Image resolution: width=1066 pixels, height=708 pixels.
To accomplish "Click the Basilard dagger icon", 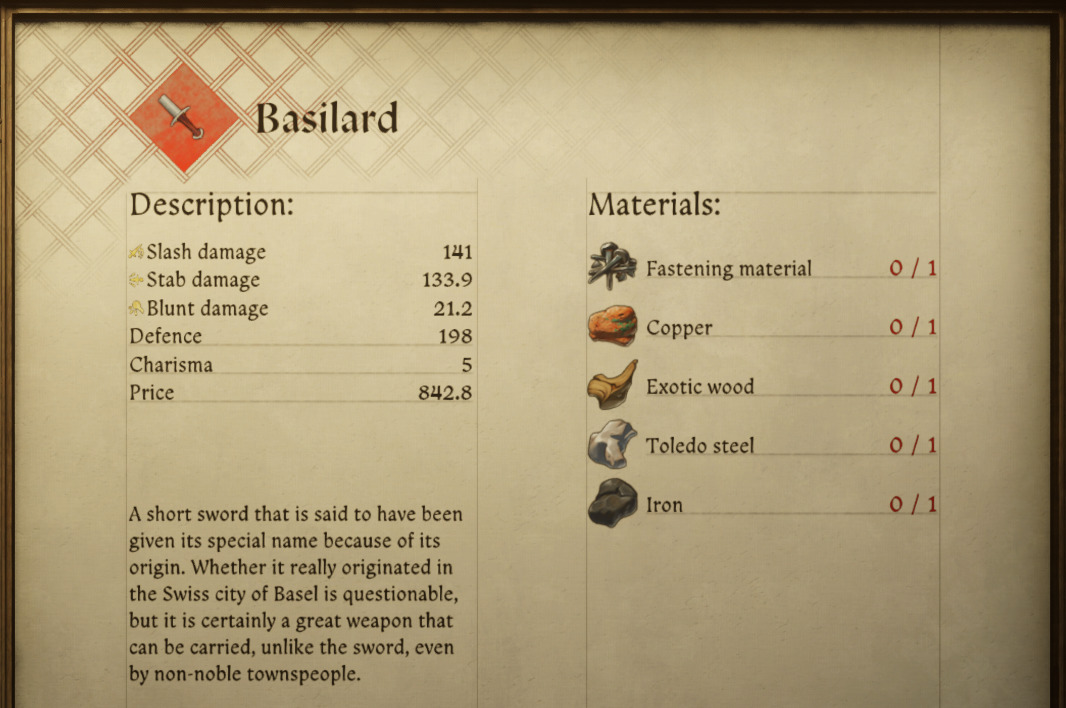I will pos(184,118).
